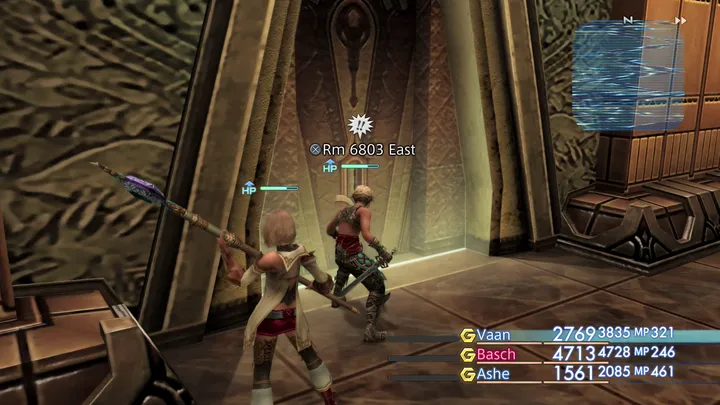Select Ashe's gambit G icon

click(466, 374)
